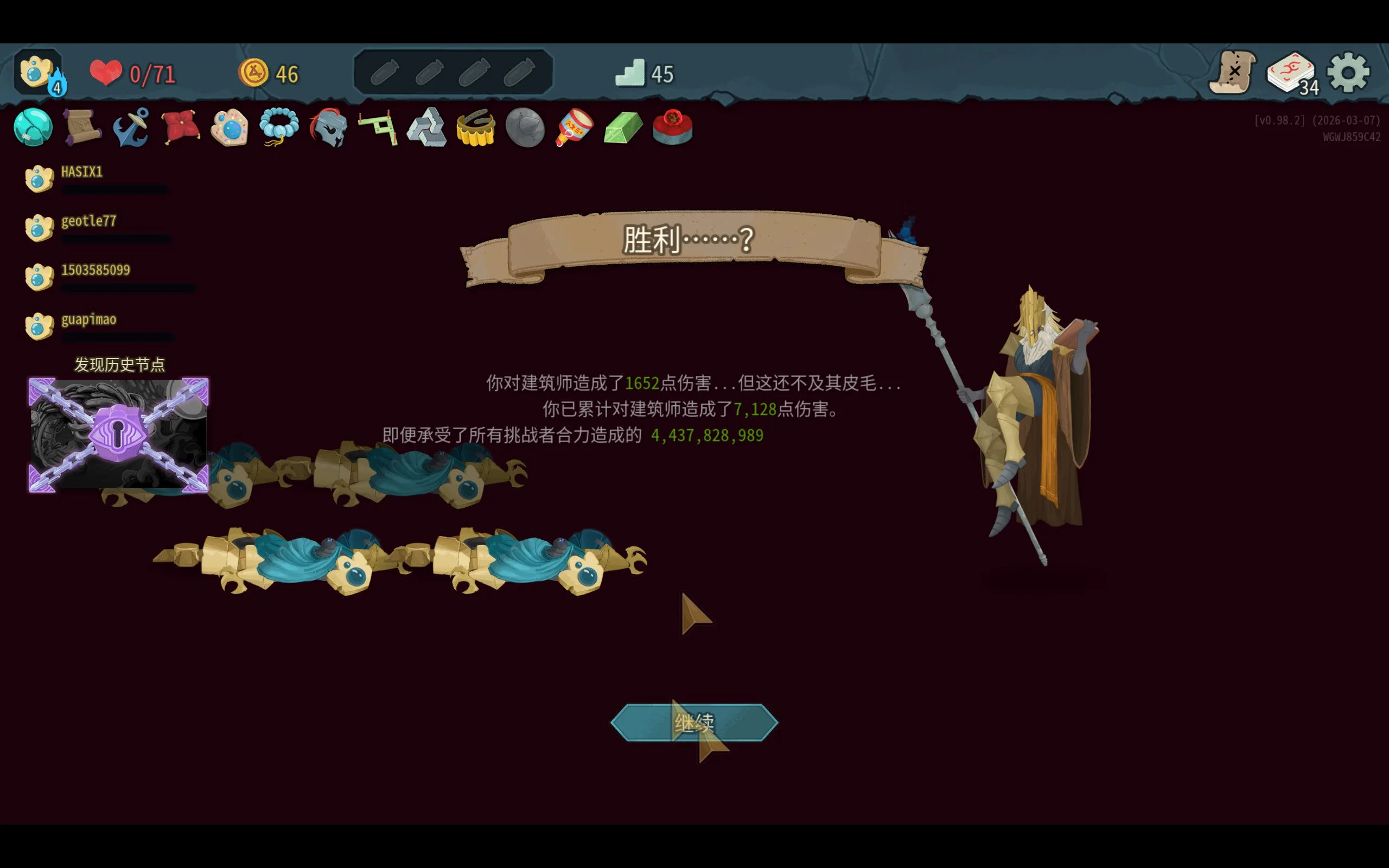Inspect the gray stone sphere relic
This screenshot has height=868, width=1389.
pos(525,127)
